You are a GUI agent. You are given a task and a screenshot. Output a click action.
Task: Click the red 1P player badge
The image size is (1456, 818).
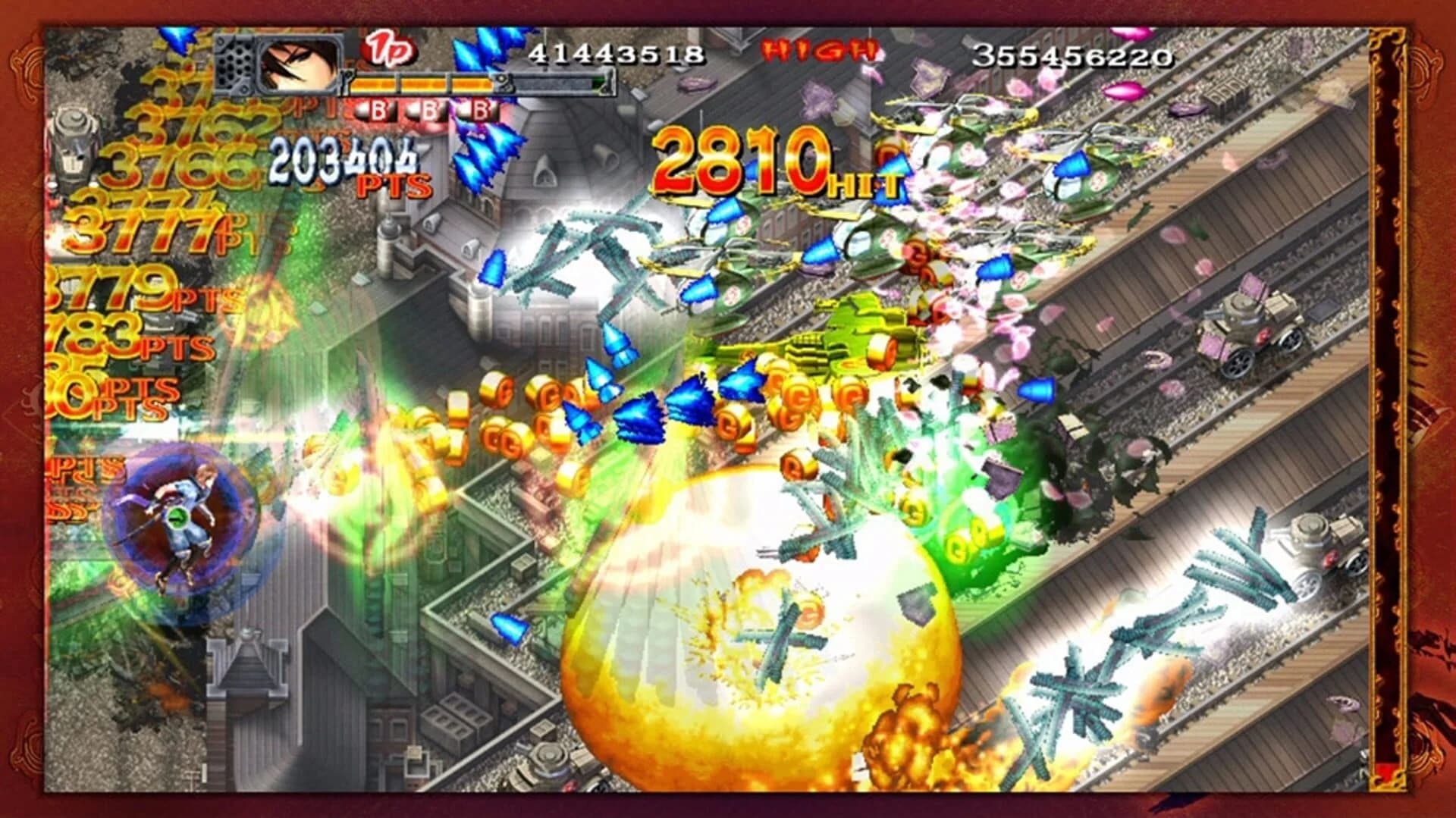coord(389,50)
